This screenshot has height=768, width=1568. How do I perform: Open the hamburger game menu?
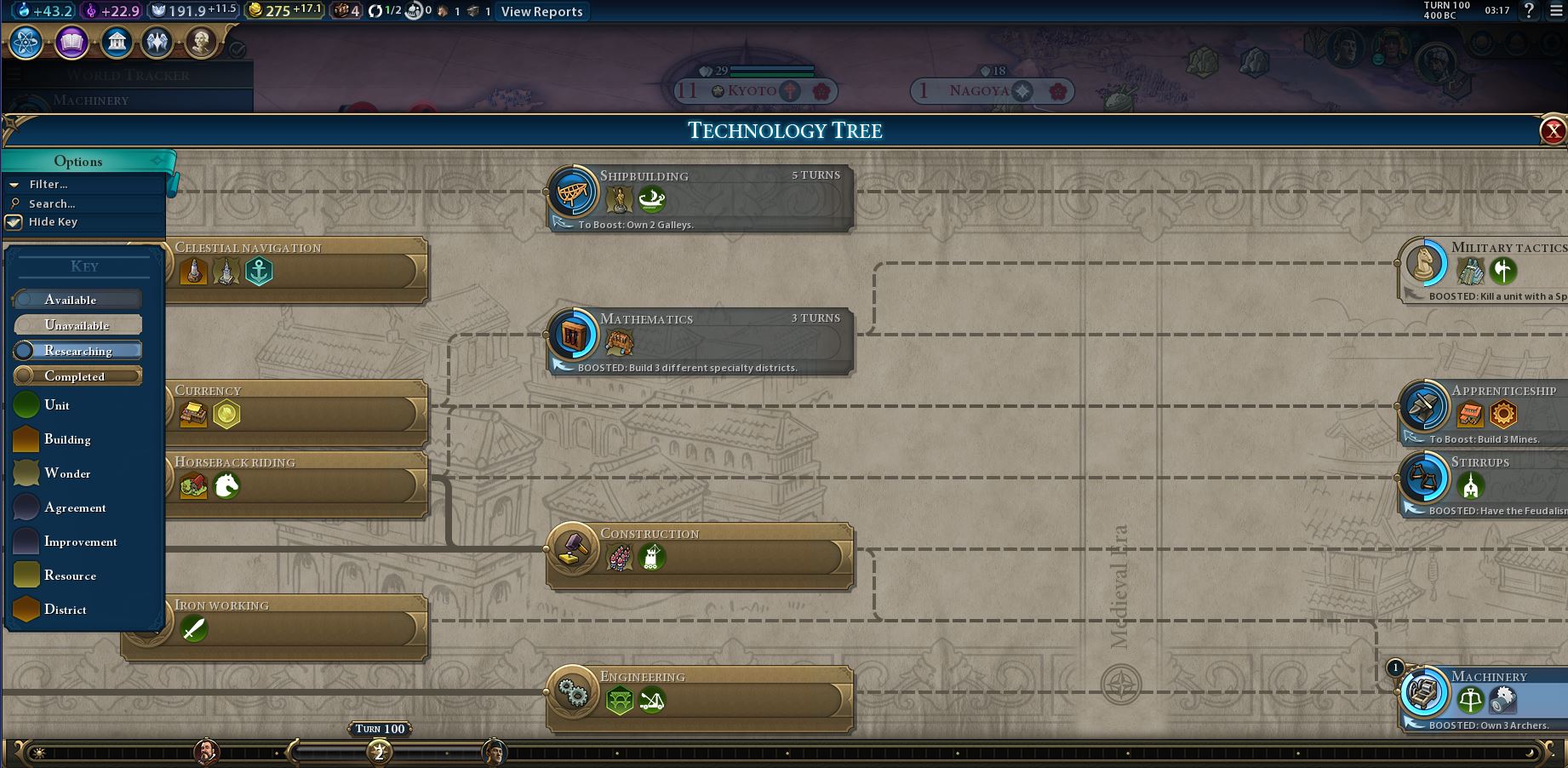coord(1555,11)
